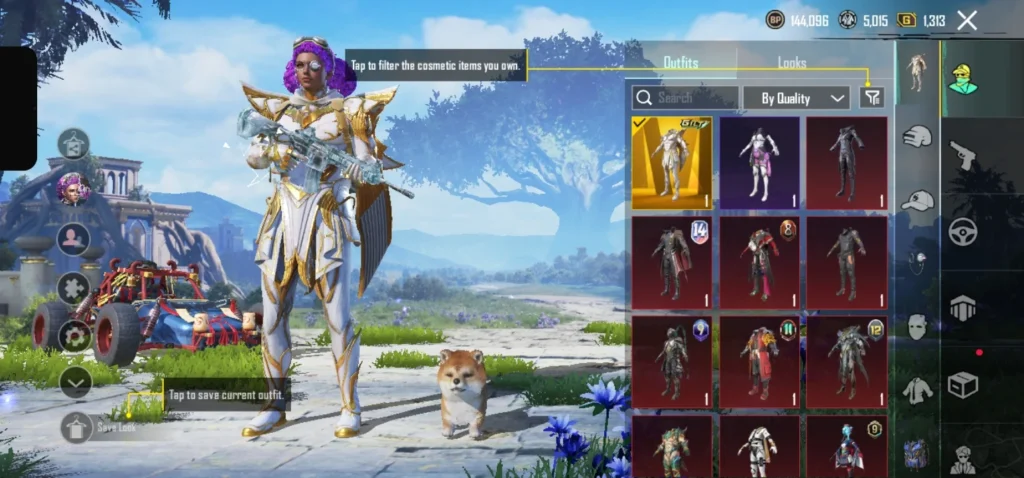Open the By Quality sort dropdown

point(796,98)
